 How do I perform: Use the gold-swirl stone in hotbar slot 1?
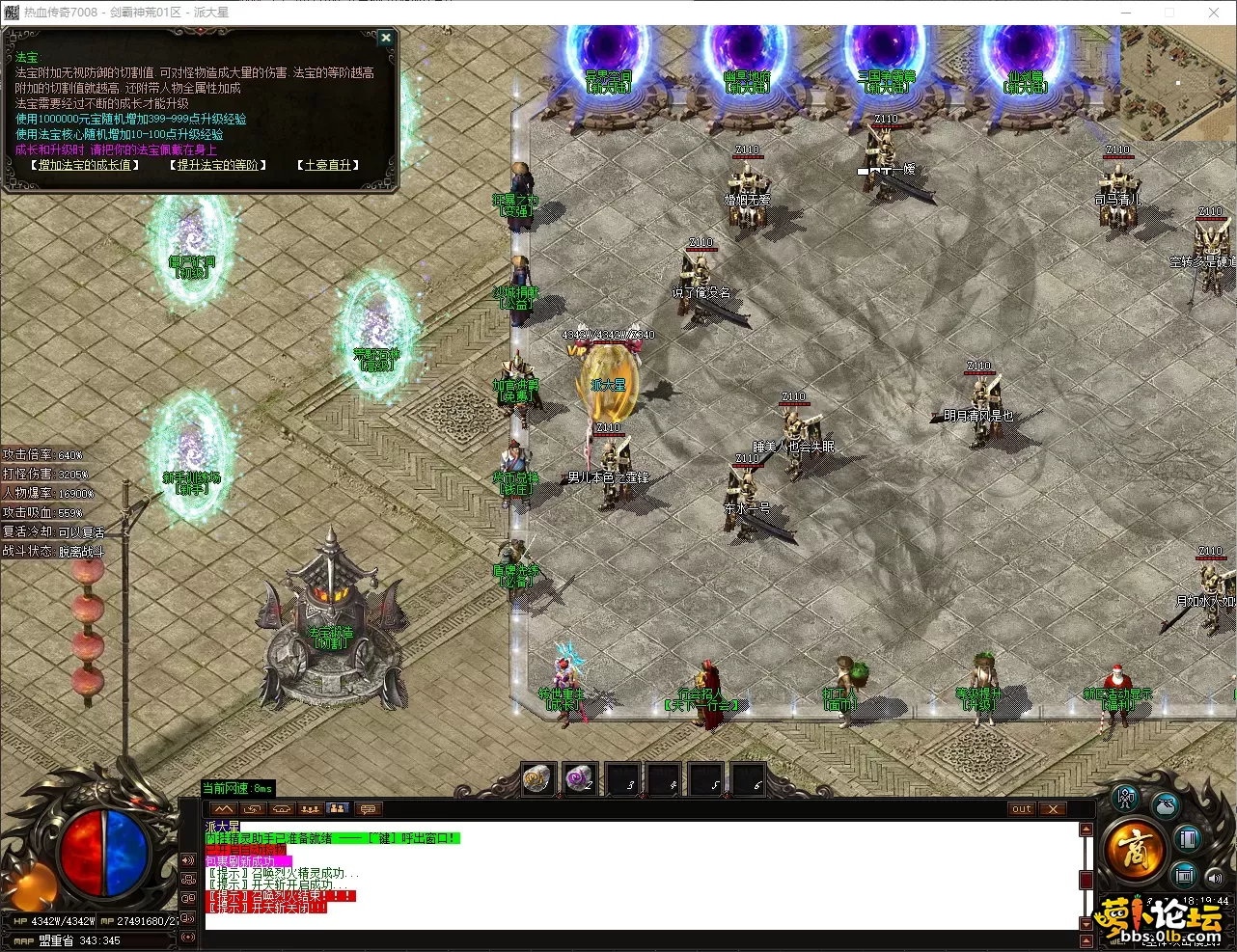pos(537,778)
